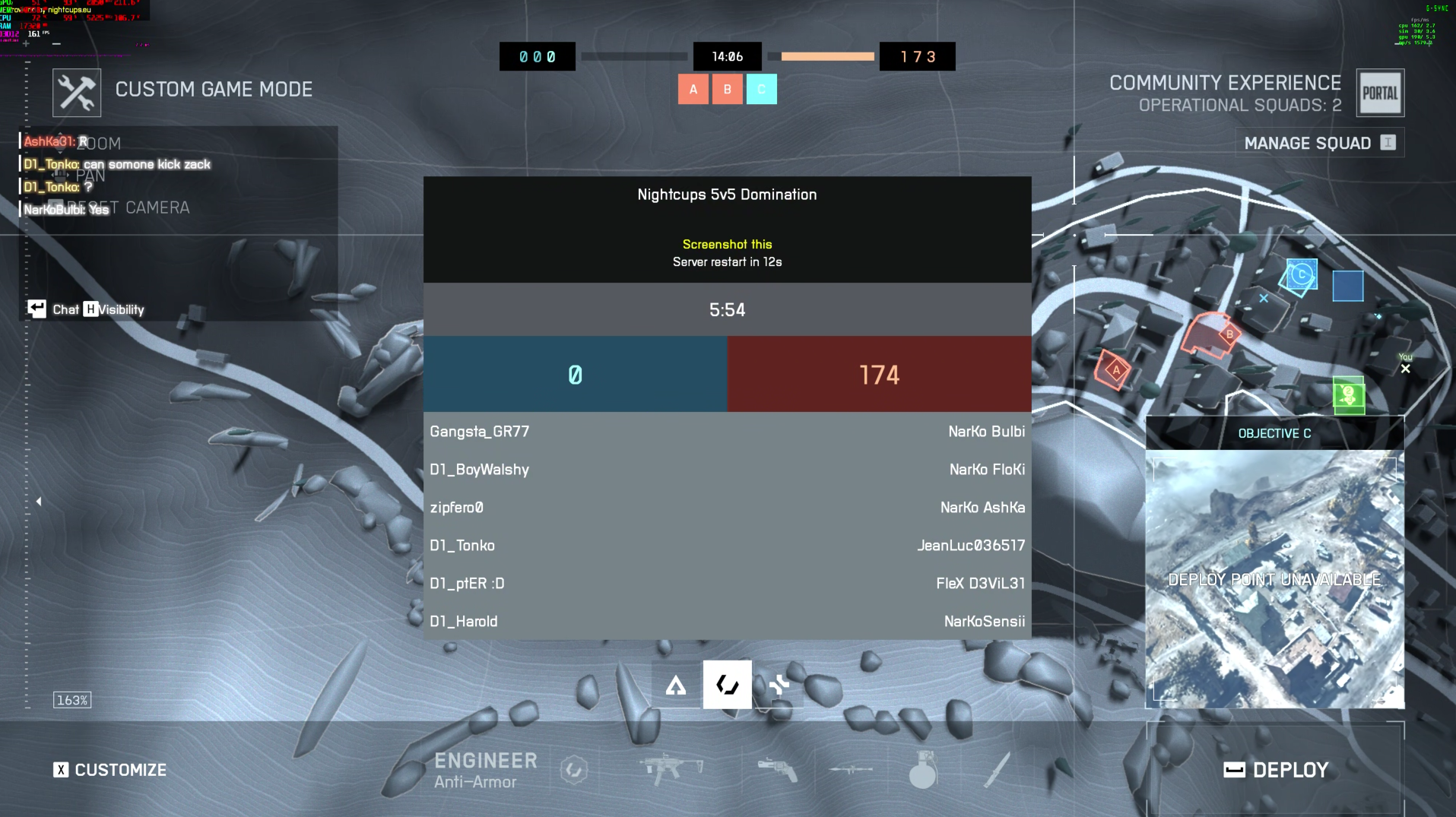This screenshot has height=817, width=1456.
Task: Select player NarKo Bulbi in the scoreboard
Action: 986,432
